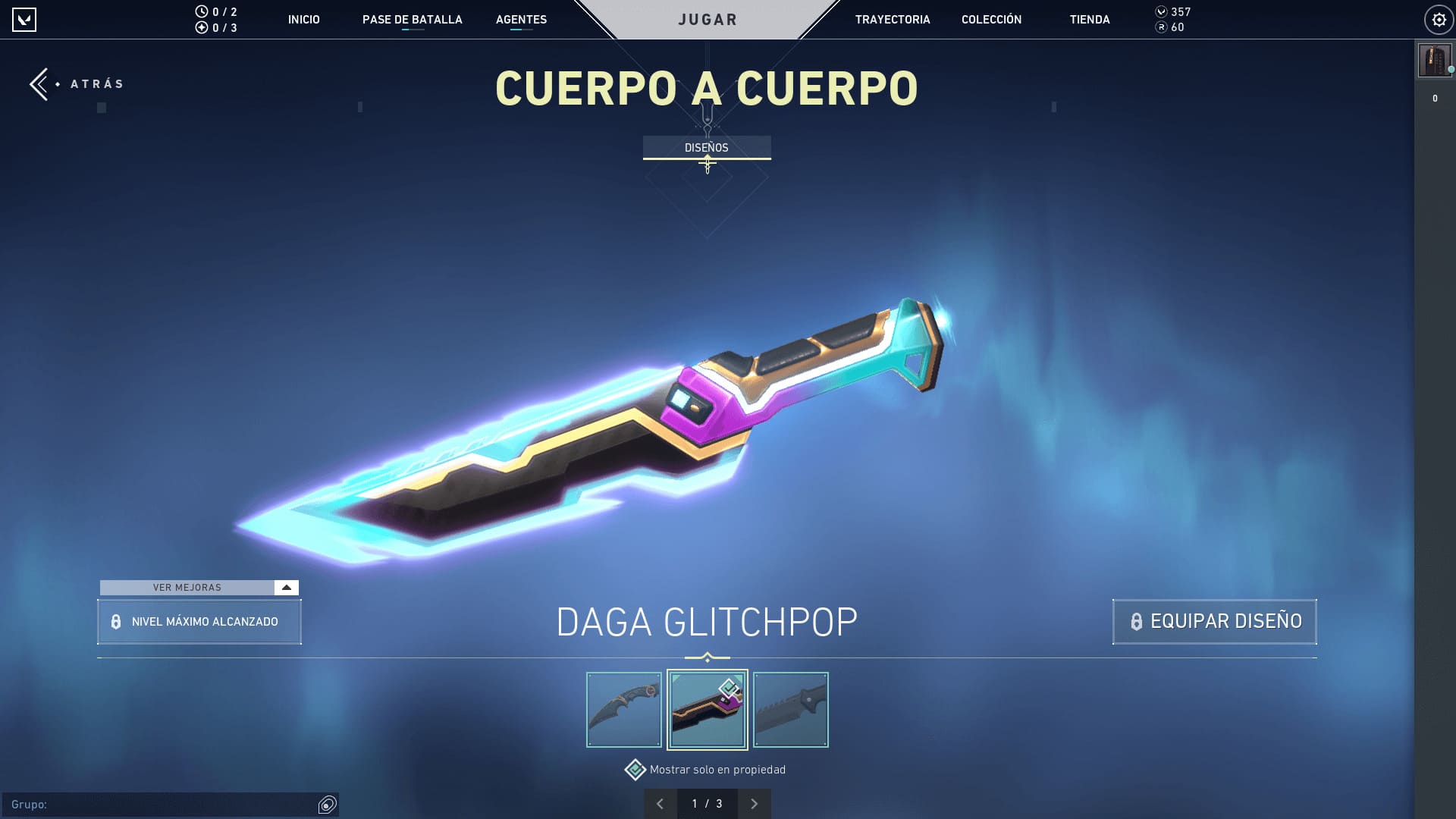Go to the next skins page
Image resolution: width=1456 pixels, height=819 pixels.
coord(754,804)
